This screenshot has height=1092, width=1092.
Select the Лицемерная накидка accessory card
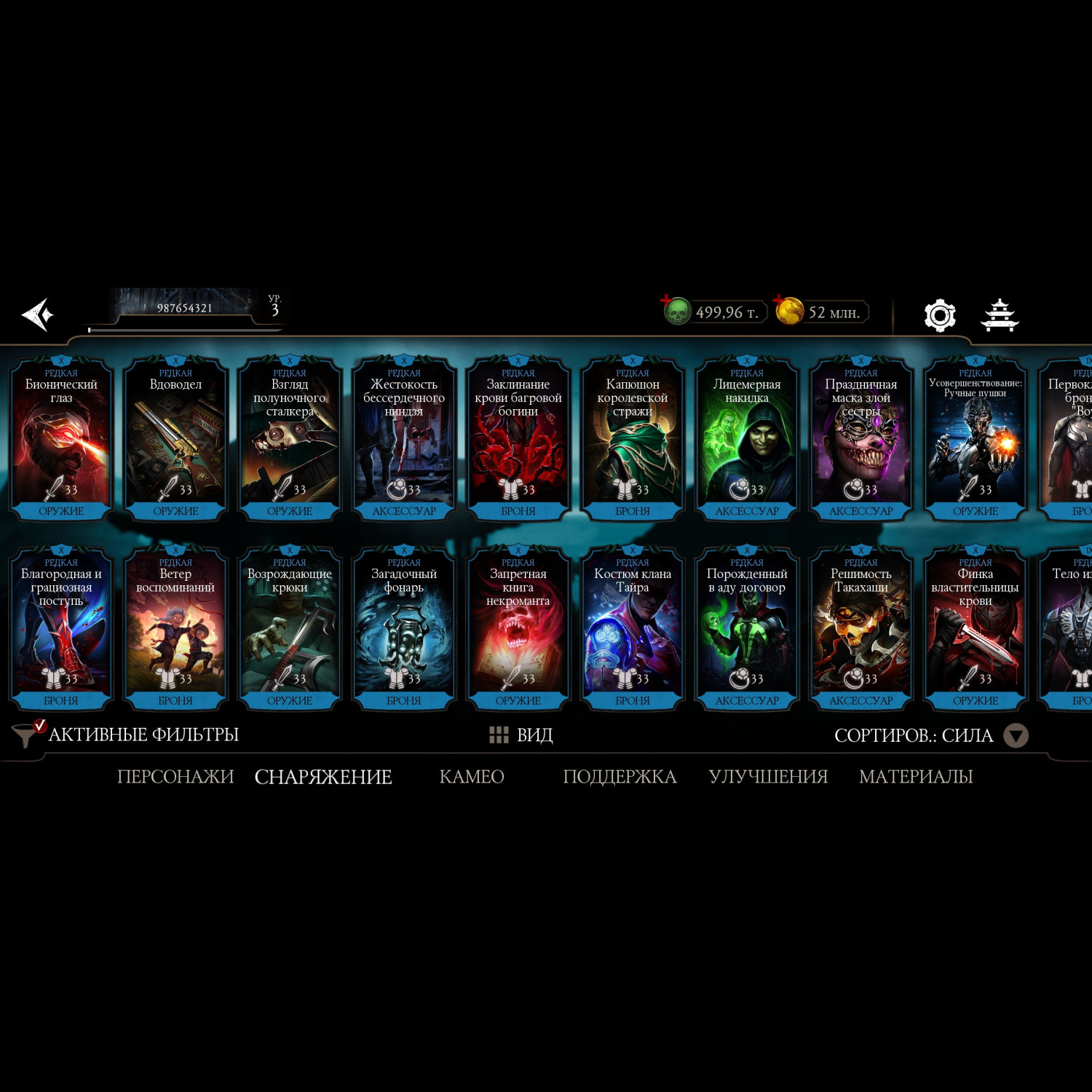pos(746,438)
